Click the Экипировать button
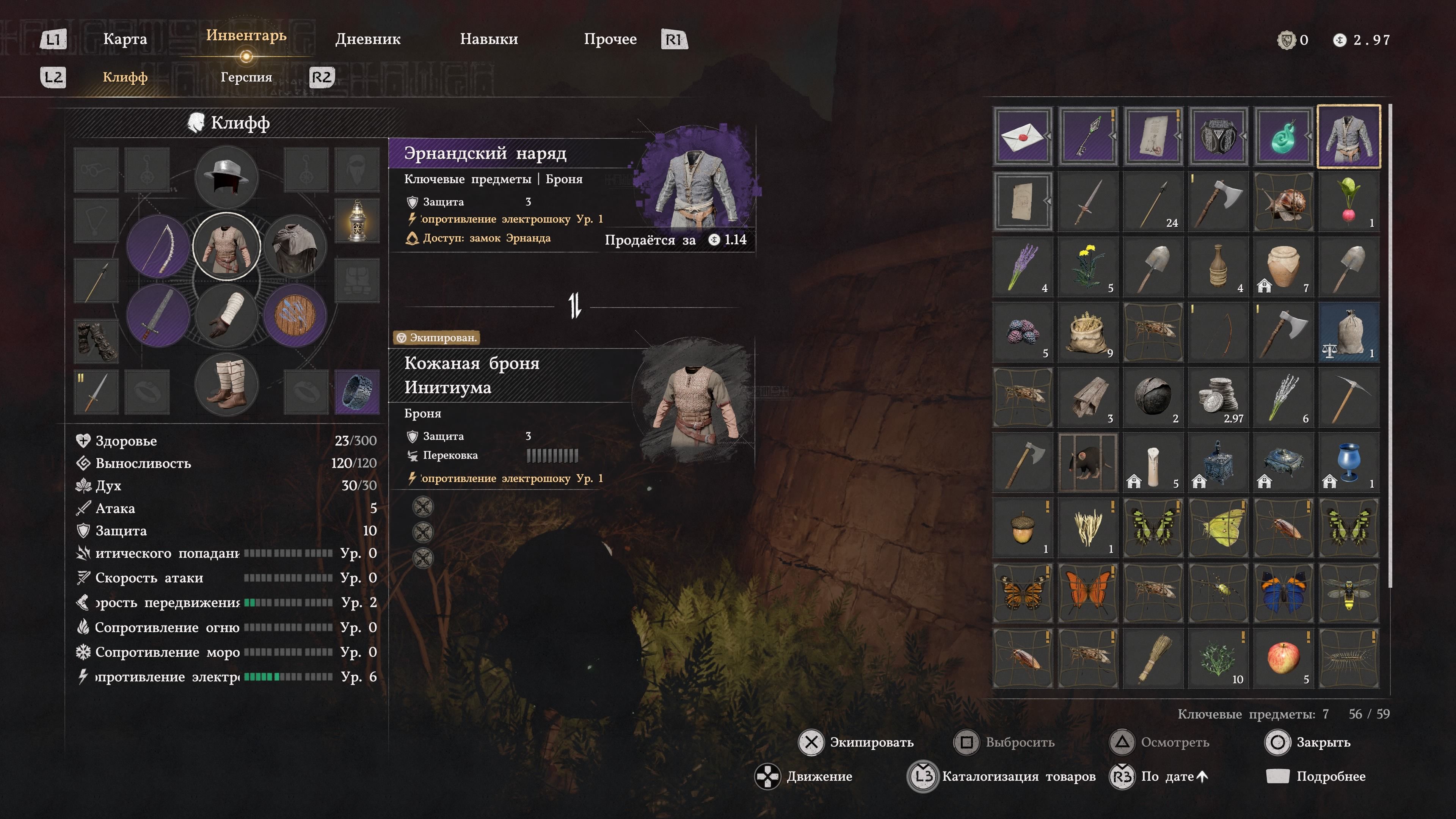The height and width of the screenshot is (819, 1456). click(856, 742)
